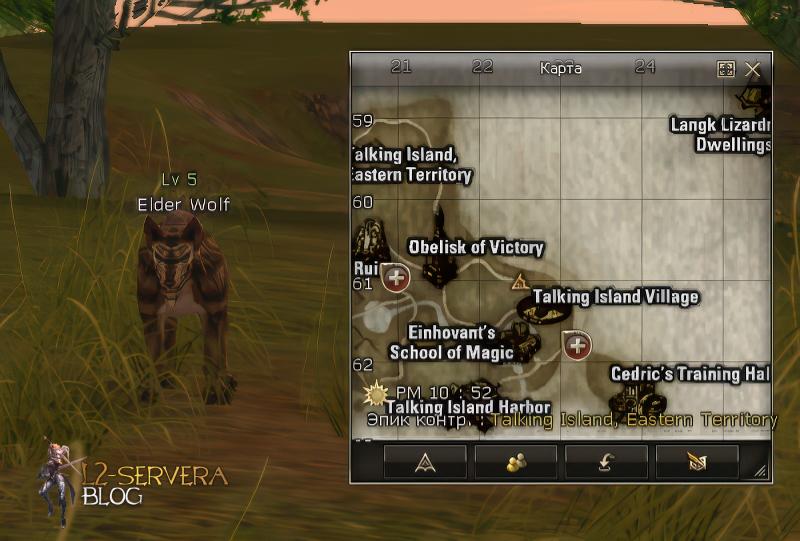Image resolution: width=800 pixels, height=541 pixels.
Task: Click the red cross marker near Ruins
Action: click(x=396, y=278)
